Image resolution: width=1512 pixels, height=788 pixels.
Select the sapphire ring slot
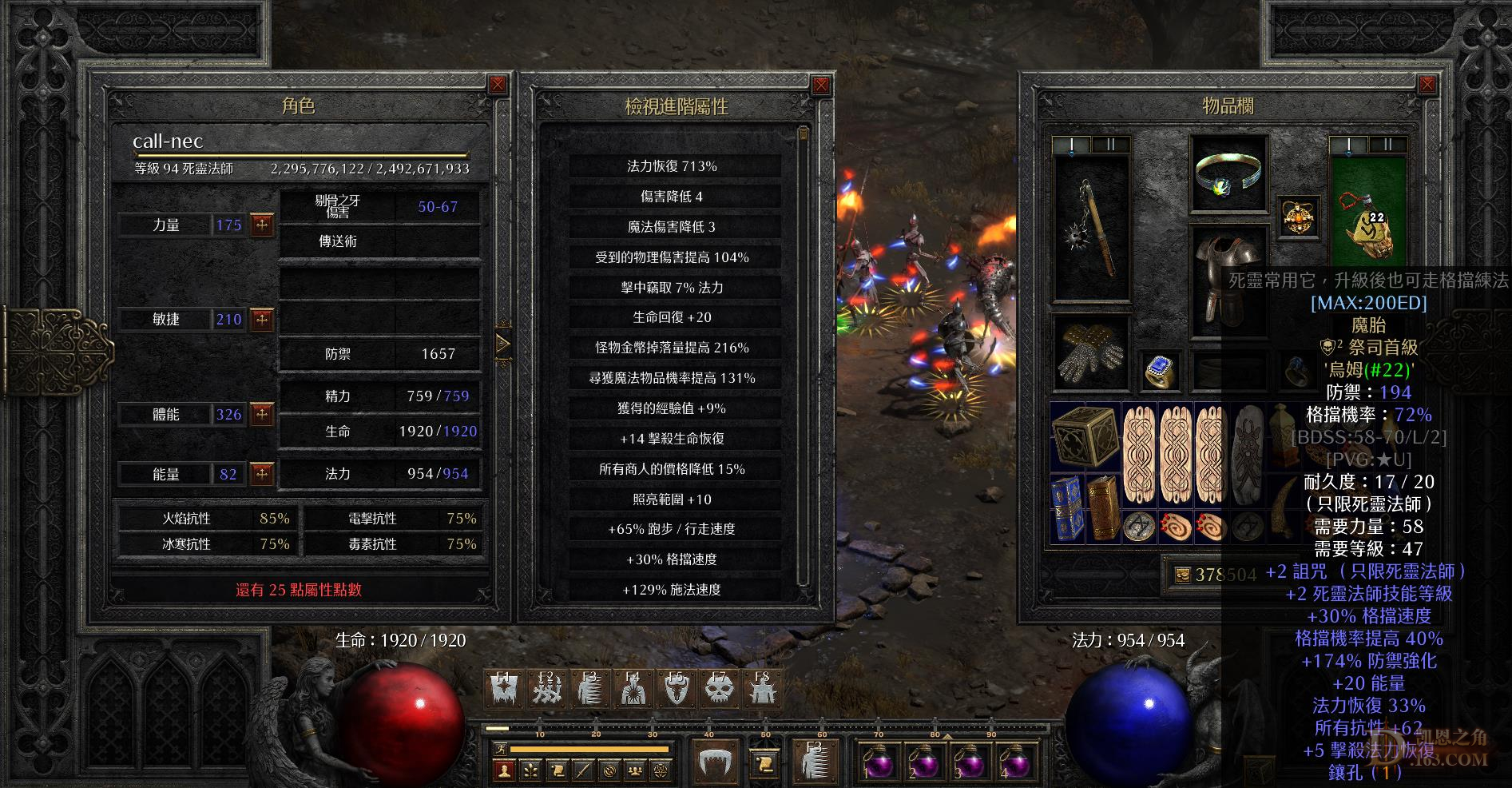[1160, 371]
